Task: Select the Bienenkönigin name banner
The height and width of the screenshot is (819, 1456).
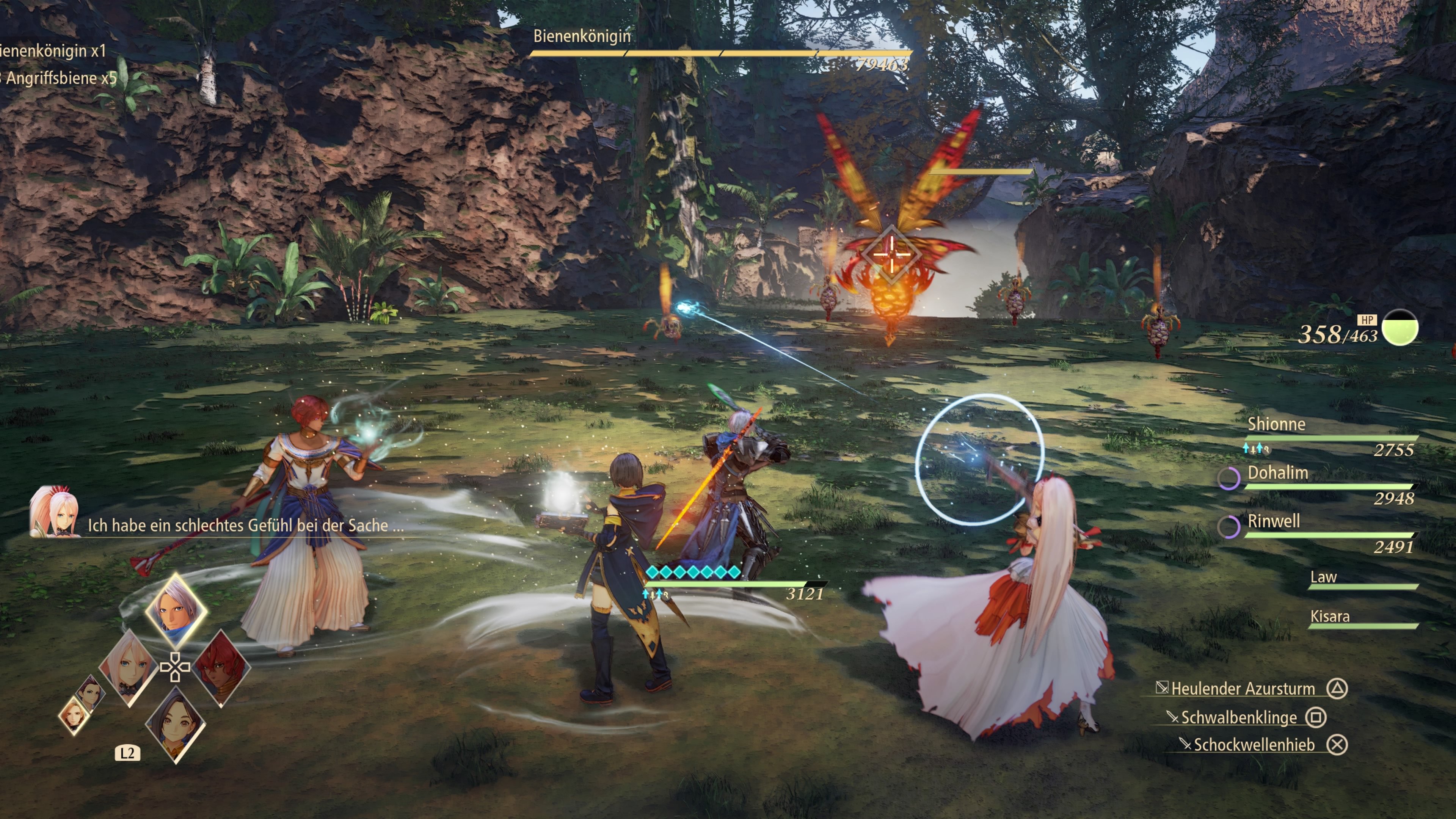Action: click(x=582, y=36)
